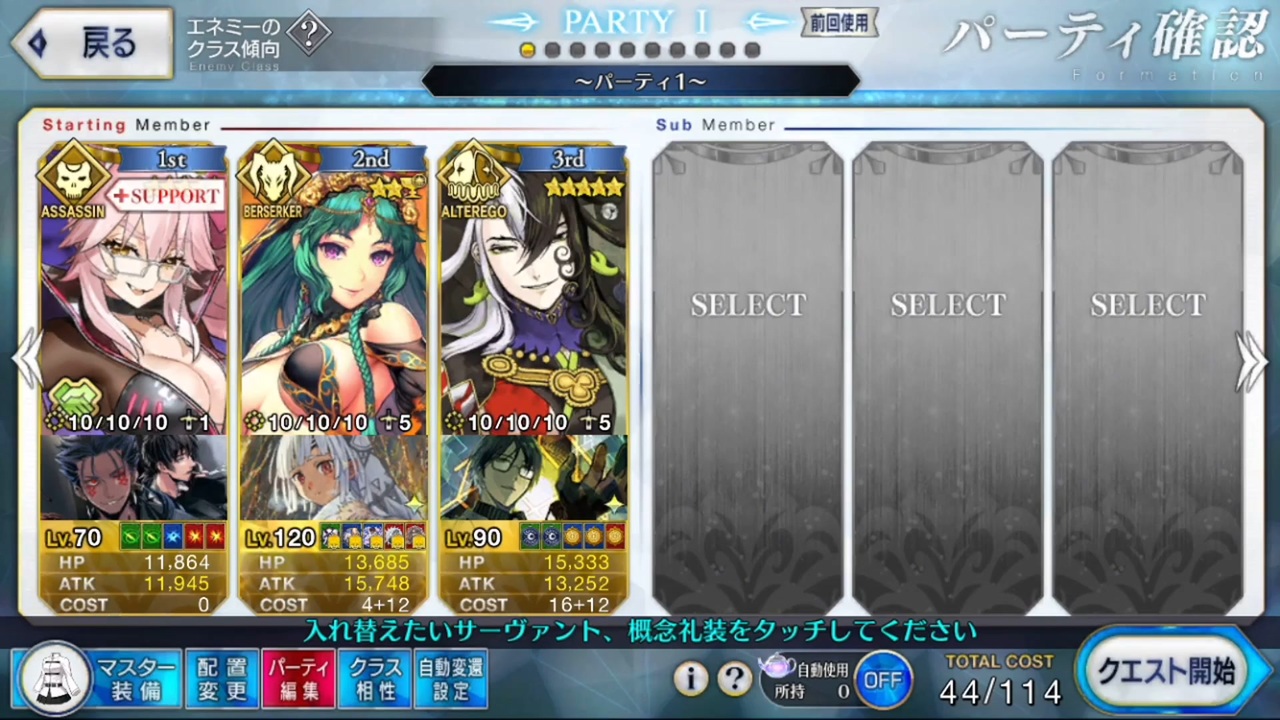Click the master emblem icon in bottom-left corner
This screenshot has height=720, width=1280.
[55, 679]
